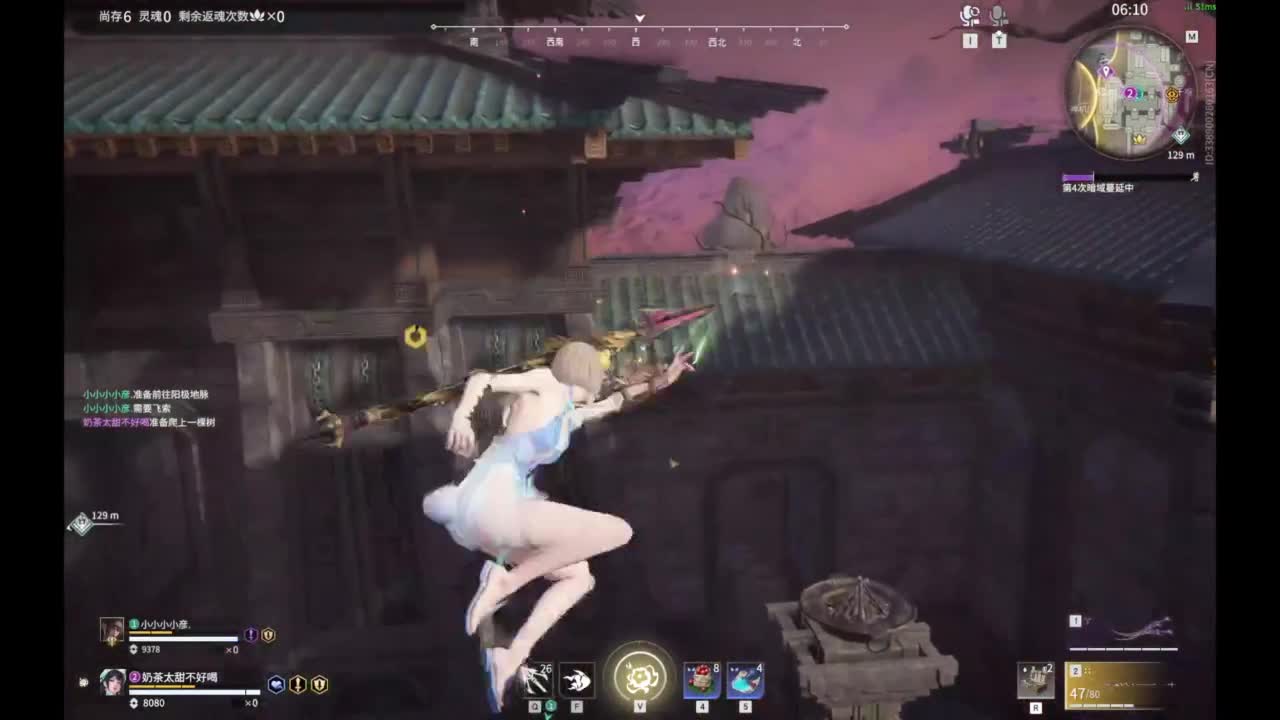Viewport: 1280px width, 720px height.
Task: Mute the microphone icon labeled T
Action: click(x=999, y=14)
